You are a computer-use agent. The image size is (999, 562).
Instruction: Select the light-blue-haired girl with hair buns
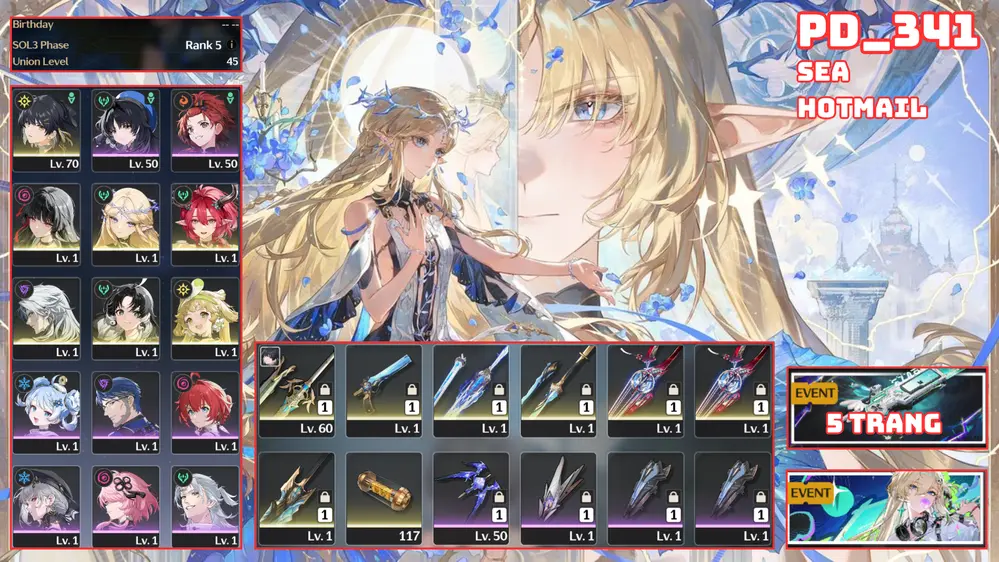tap(46, 411)
